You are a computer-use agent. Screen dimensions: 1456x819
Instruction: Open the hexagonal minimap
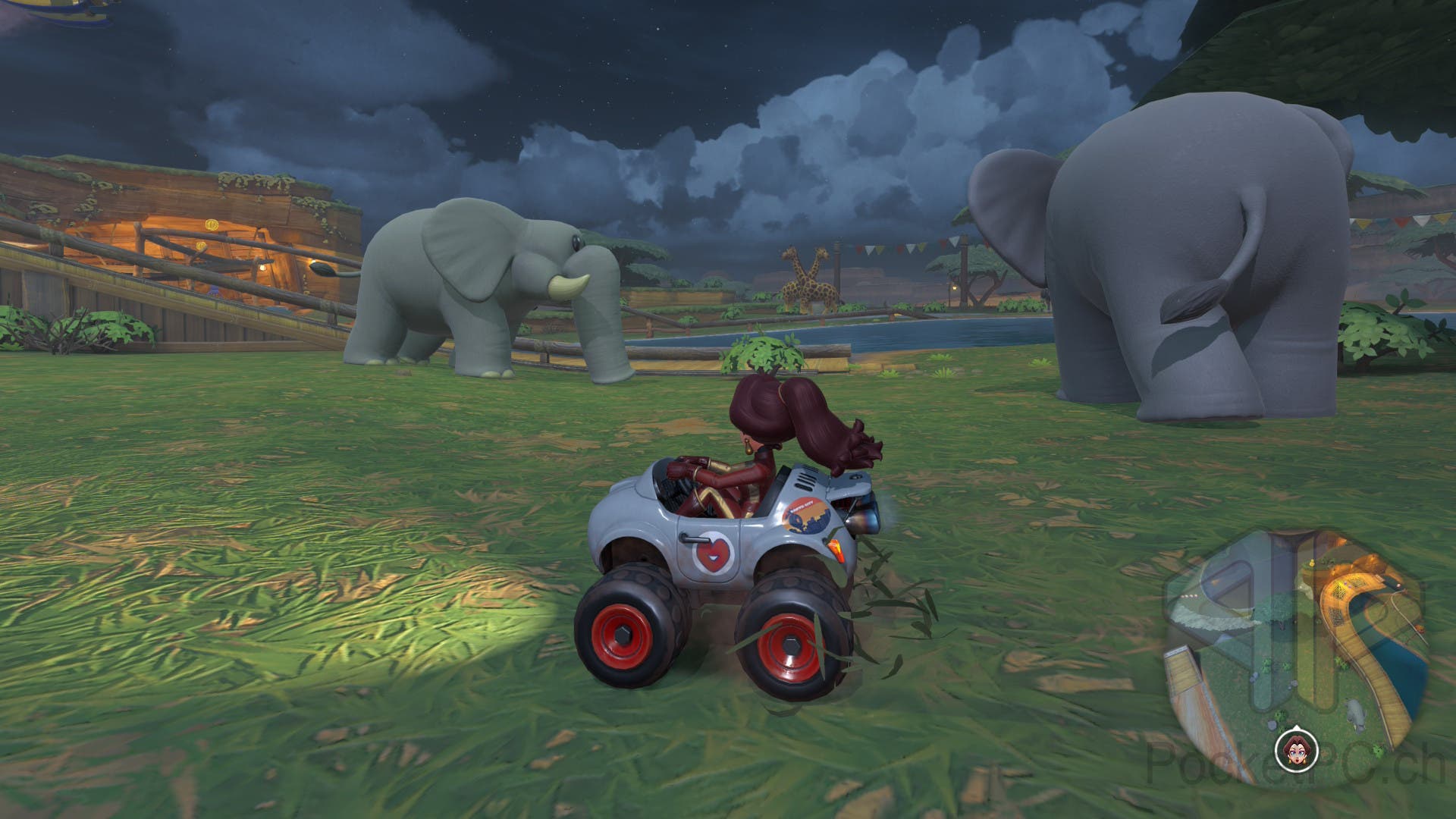tap(1295, 651)
